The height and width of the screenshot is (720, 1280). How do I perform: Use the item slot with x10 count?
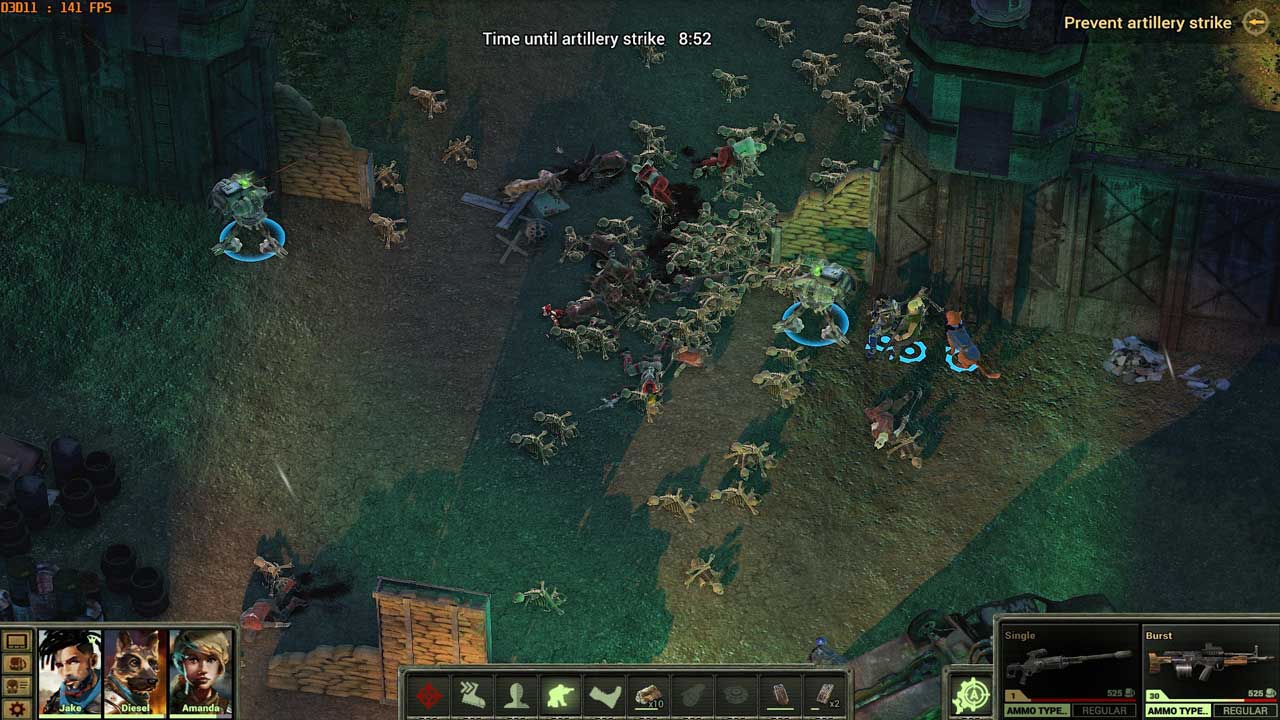pos(649,695)
